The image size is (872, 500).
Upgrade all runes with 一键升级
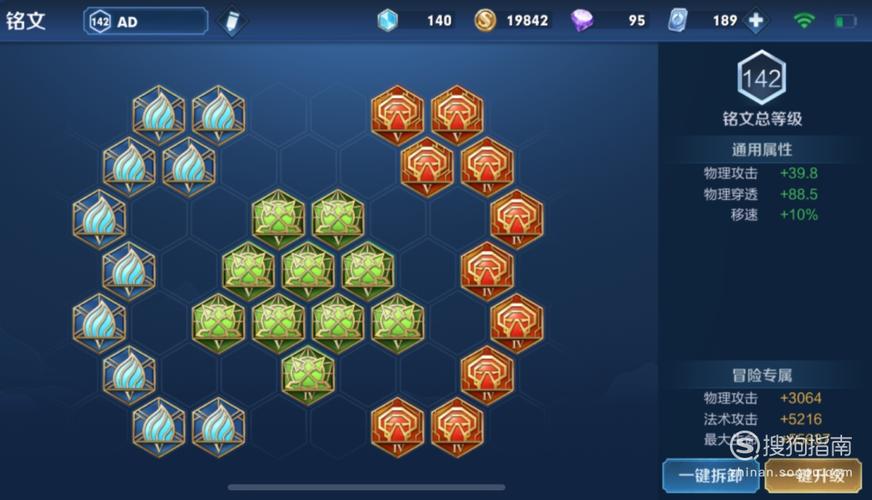[x=813, y=475]
